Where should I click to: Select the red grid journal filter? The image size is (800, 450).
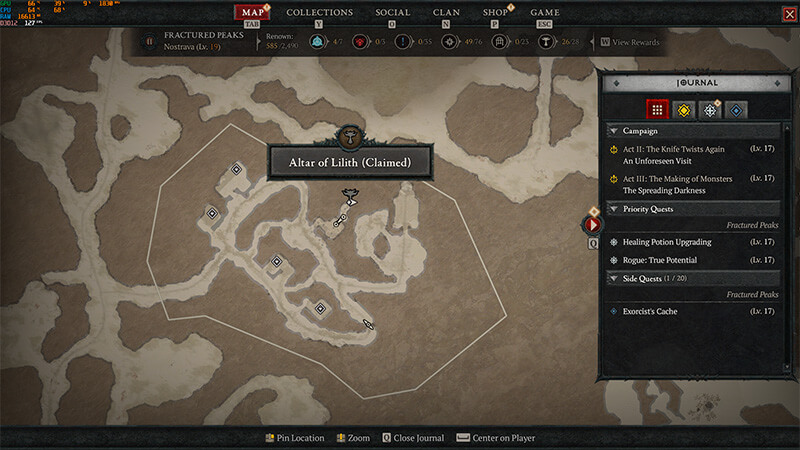coord(657,109)
